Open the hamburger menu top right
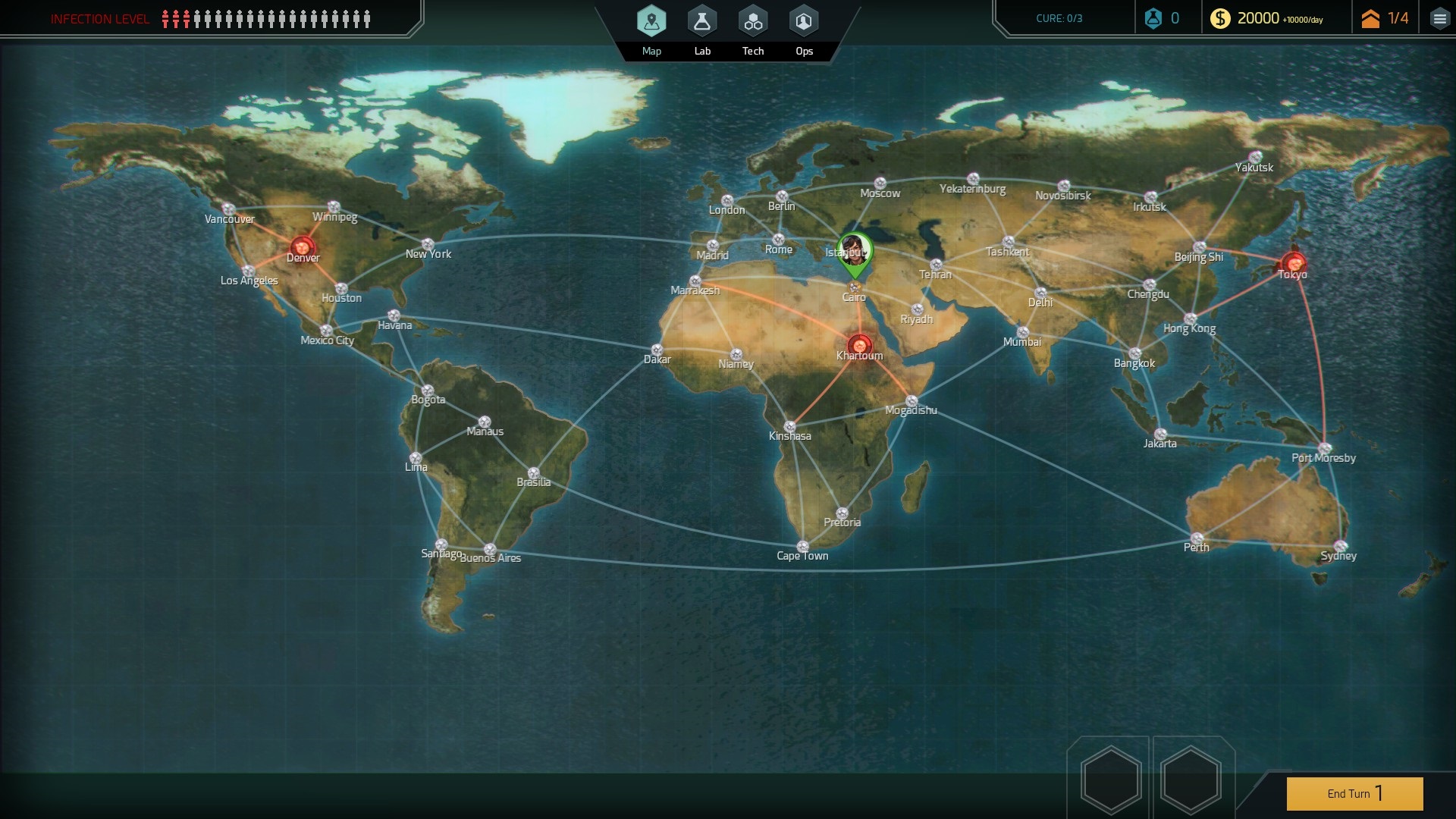The width and height of the screenshot is (1456, 819). (1440, 18)
